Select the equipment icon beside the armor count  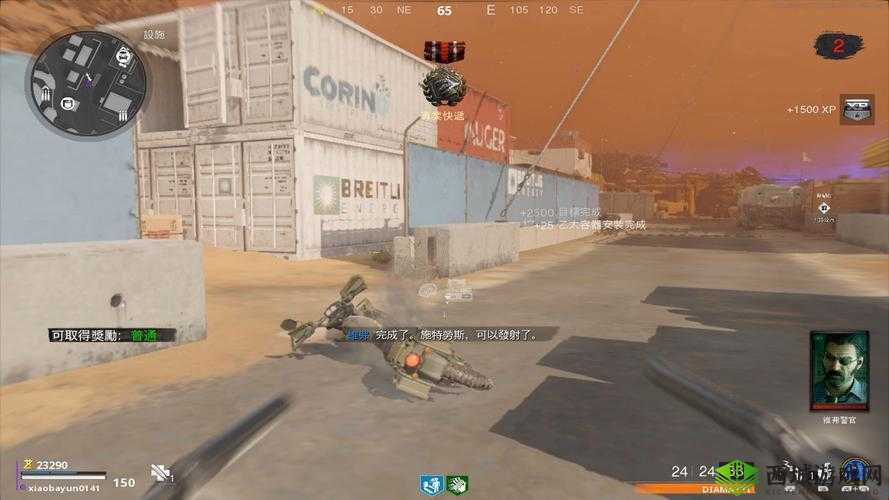point(160,474)
